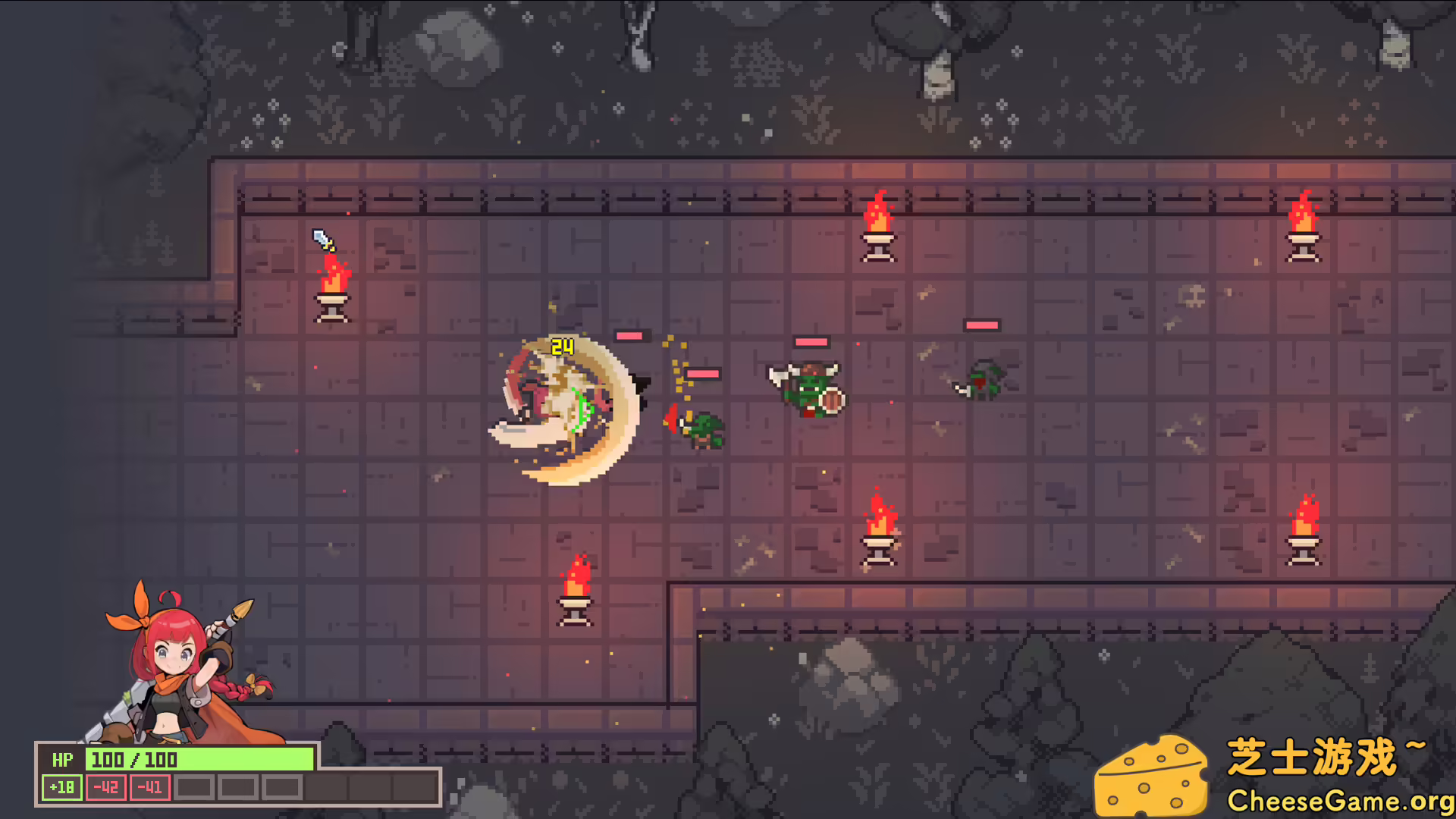Select the HP label on the status bar

63,760
